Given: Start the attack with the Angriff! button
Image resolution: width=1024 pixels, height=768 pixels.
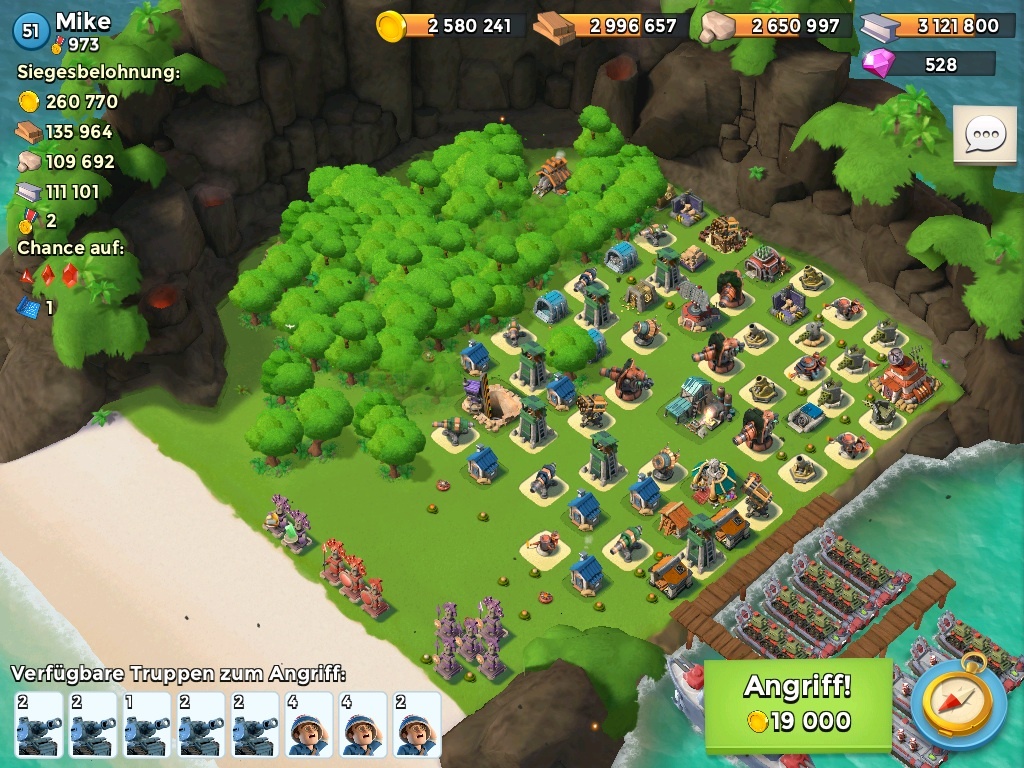Looking at the screenshot, I should coord(797,704).
